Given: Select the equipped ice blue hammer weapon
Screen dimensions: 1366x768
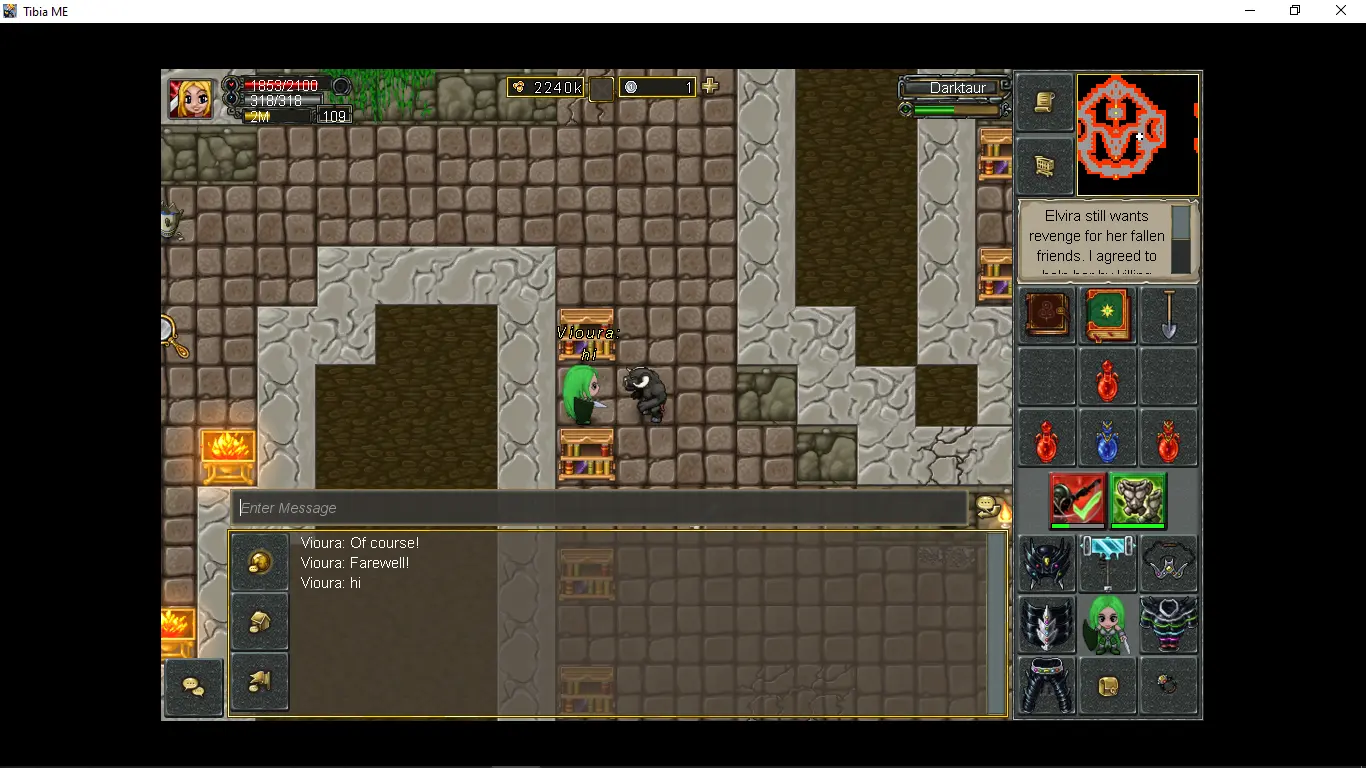Looking at the screenshot, I should (1107, 563).
